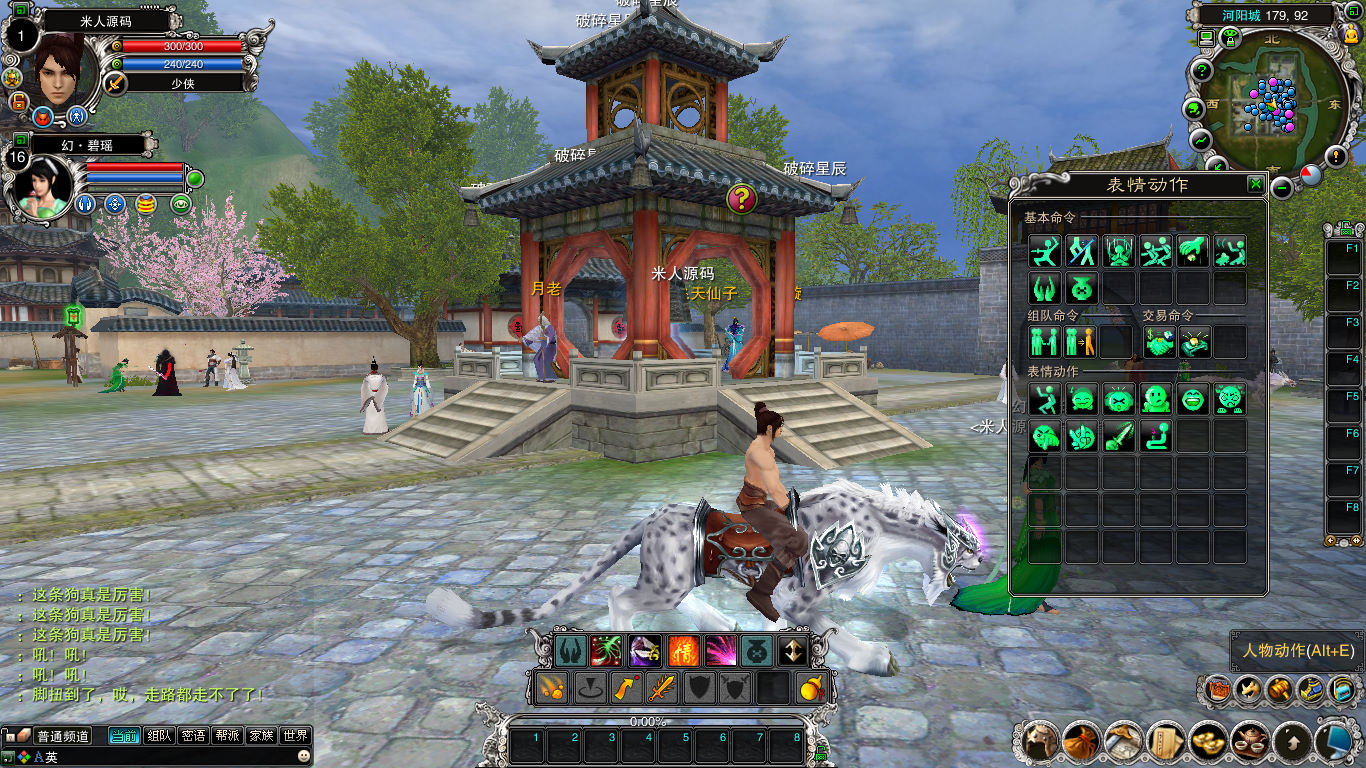The height and width of the screenshot is (768, 1366).
Task: Use the handshake trade command icon
Action: pos(1159,342)
